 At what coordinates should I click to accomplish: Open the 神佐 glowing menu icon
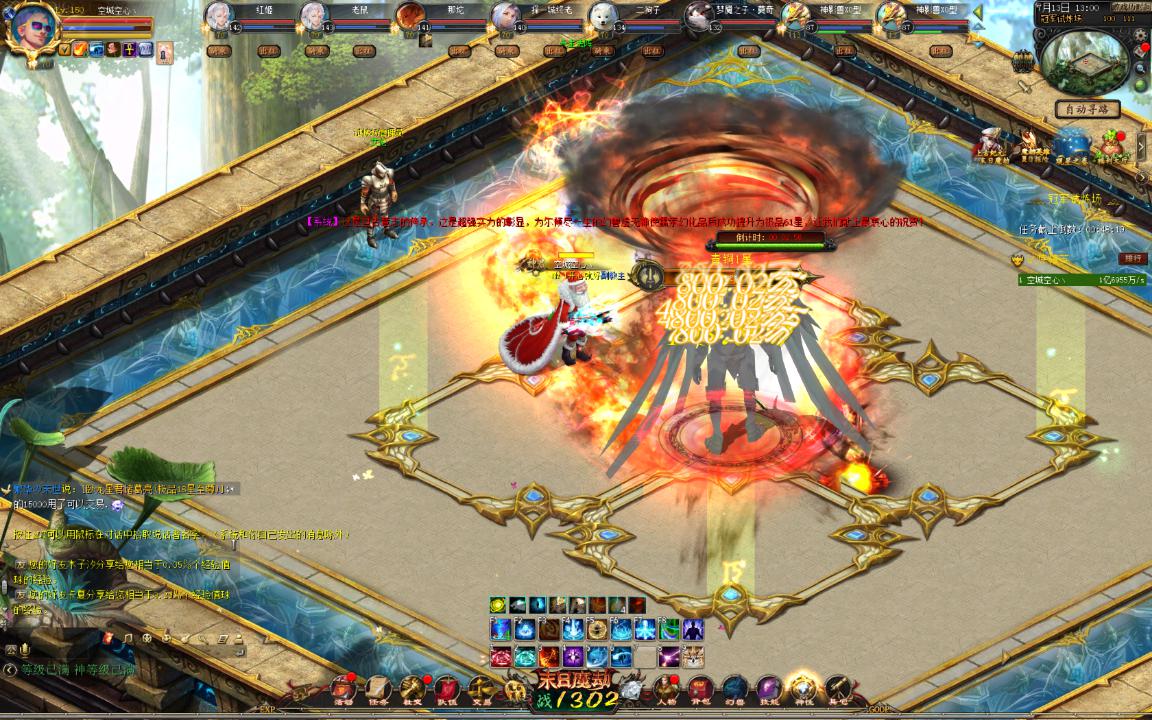tap(803, 689)
